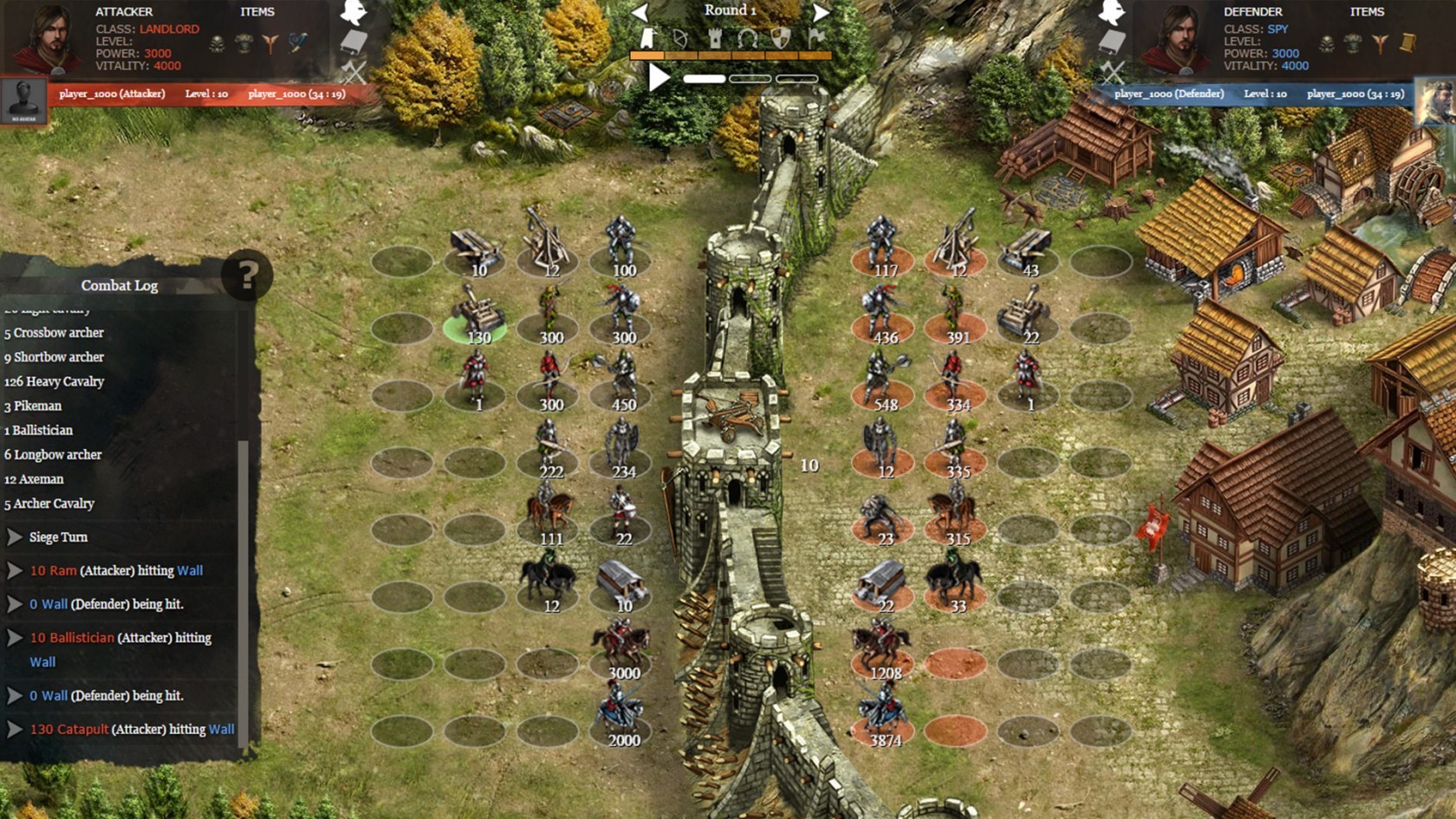This screenshot has height=819, width=1456.
Task: Jump to the castle tower phase icon
Action: pyautogui.click(x=714, y=39)
